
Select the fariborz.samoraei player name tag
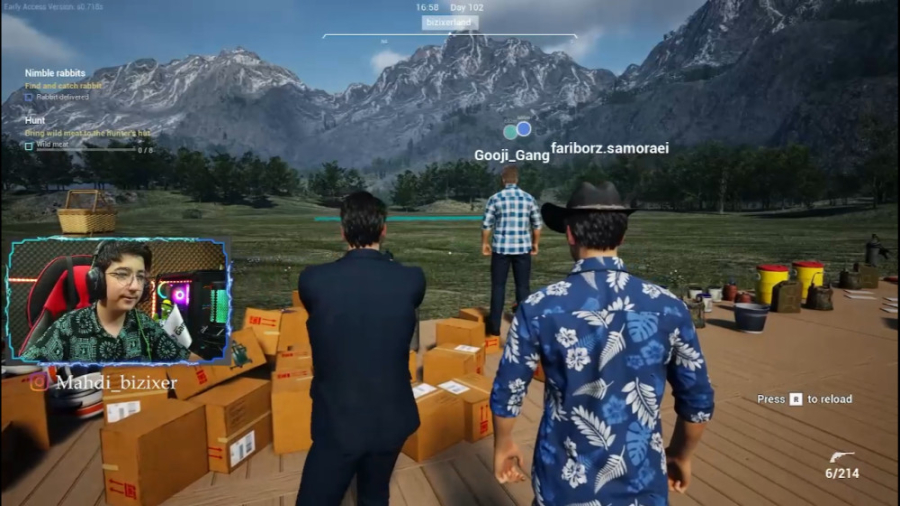(x=609, y=148)
